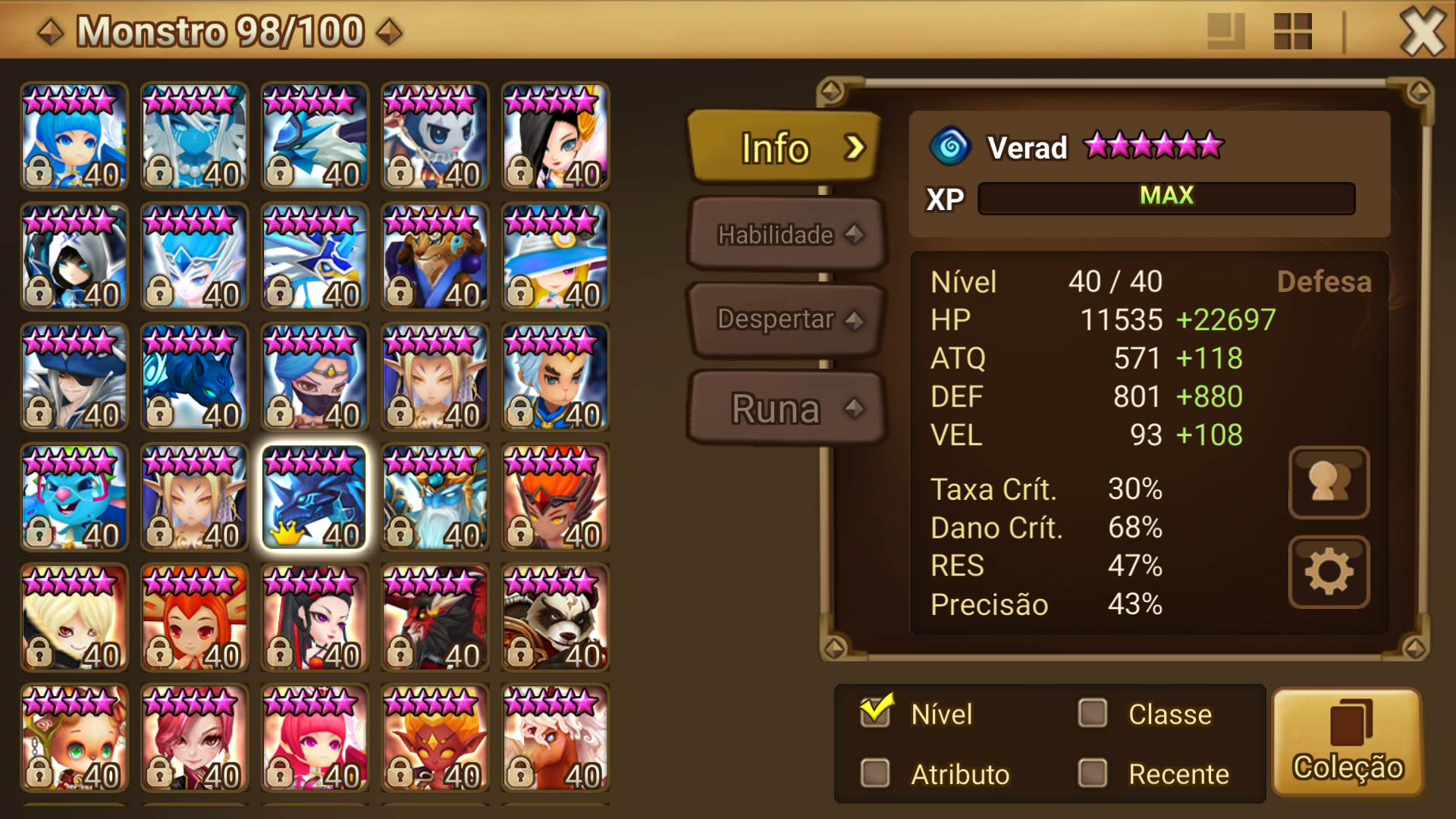Screen dimensions: 1456x819
Task: Open the water element icon beside Verad's name
Action: click(950, 147)
